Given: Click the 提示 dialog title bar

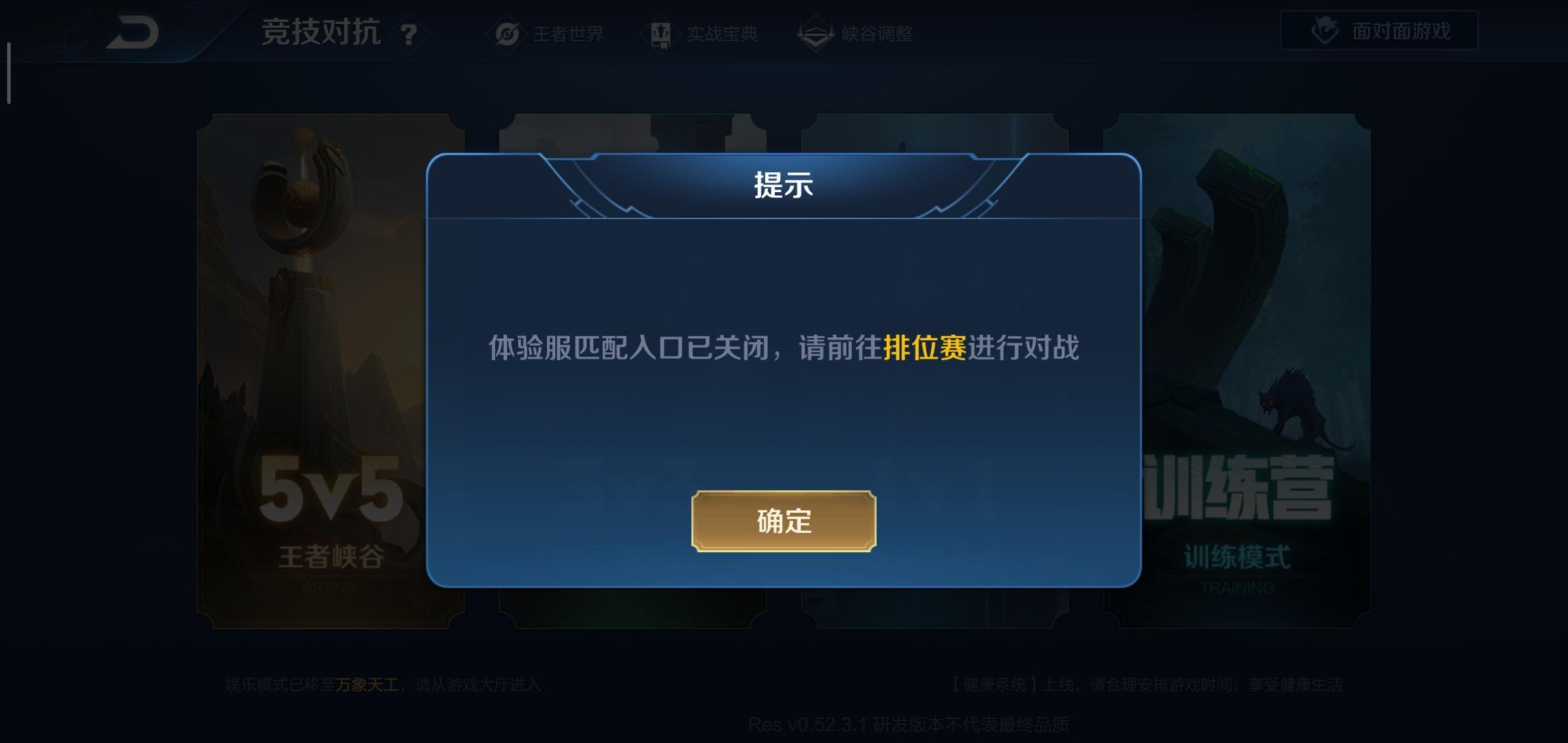Looking at the screenshot, I should tap(784, 187).
